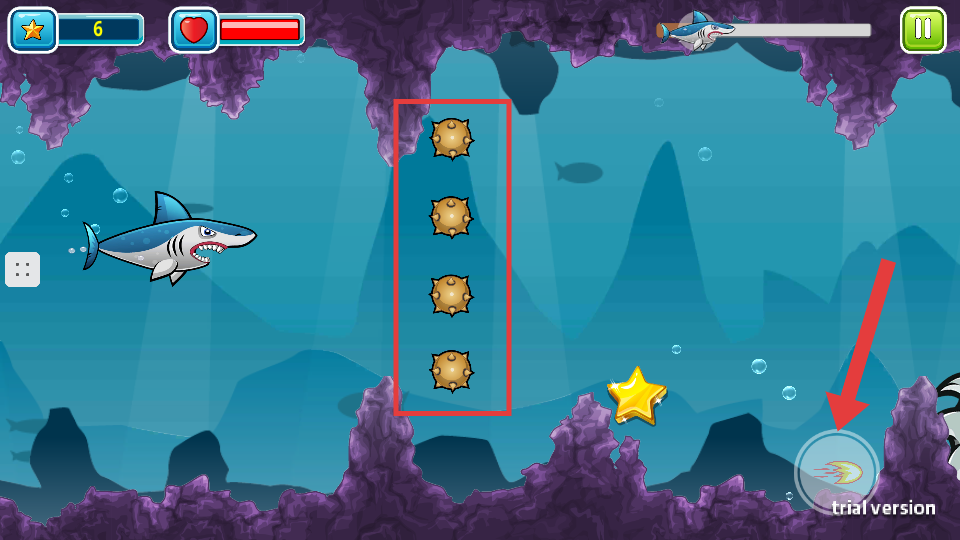This screenshot has width=960, height=540.
Task: Activate the fireball dash ability button
Action: [x=836, y=471]
